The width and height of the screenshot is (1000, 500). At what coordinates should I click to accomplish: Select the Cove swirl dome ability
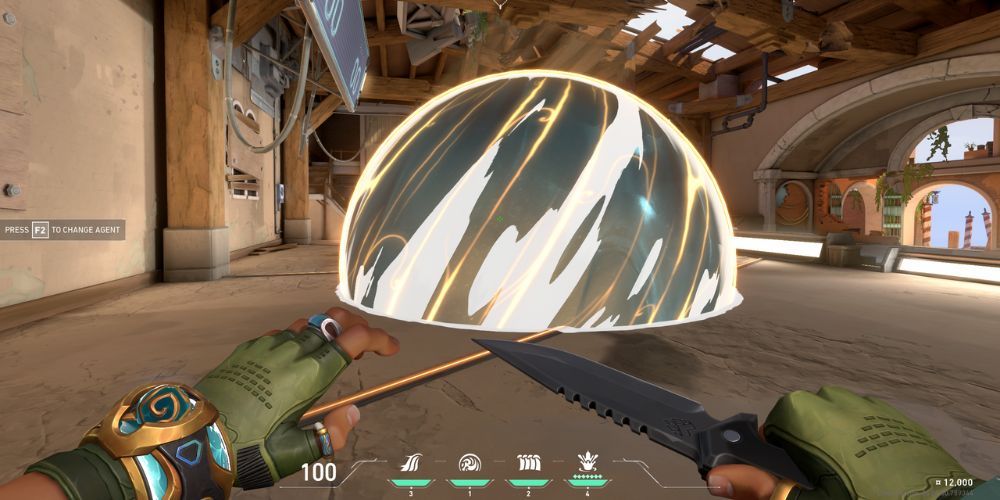click(x=468, y=463)
